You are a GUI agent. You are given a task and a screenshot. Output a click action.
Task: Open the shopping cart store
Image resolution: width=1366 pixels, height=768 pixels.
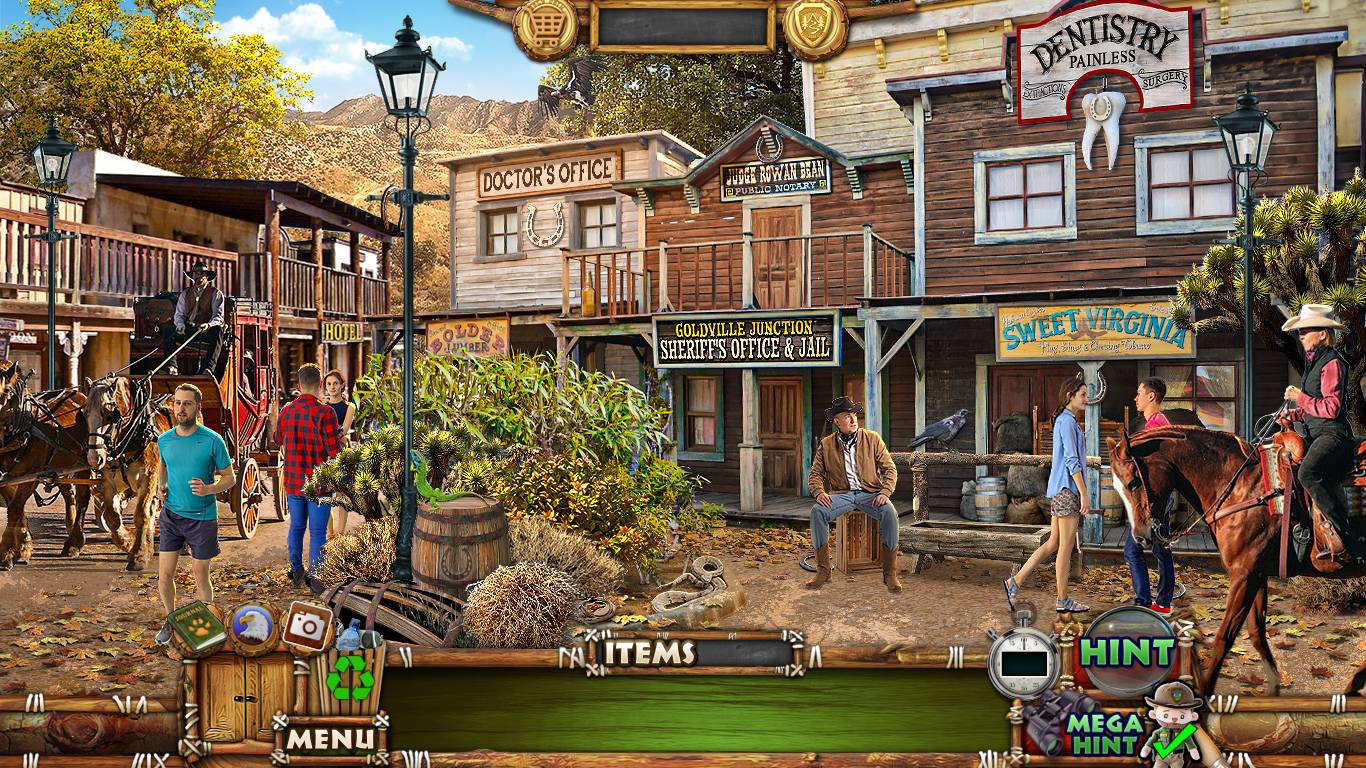[546, 27]
